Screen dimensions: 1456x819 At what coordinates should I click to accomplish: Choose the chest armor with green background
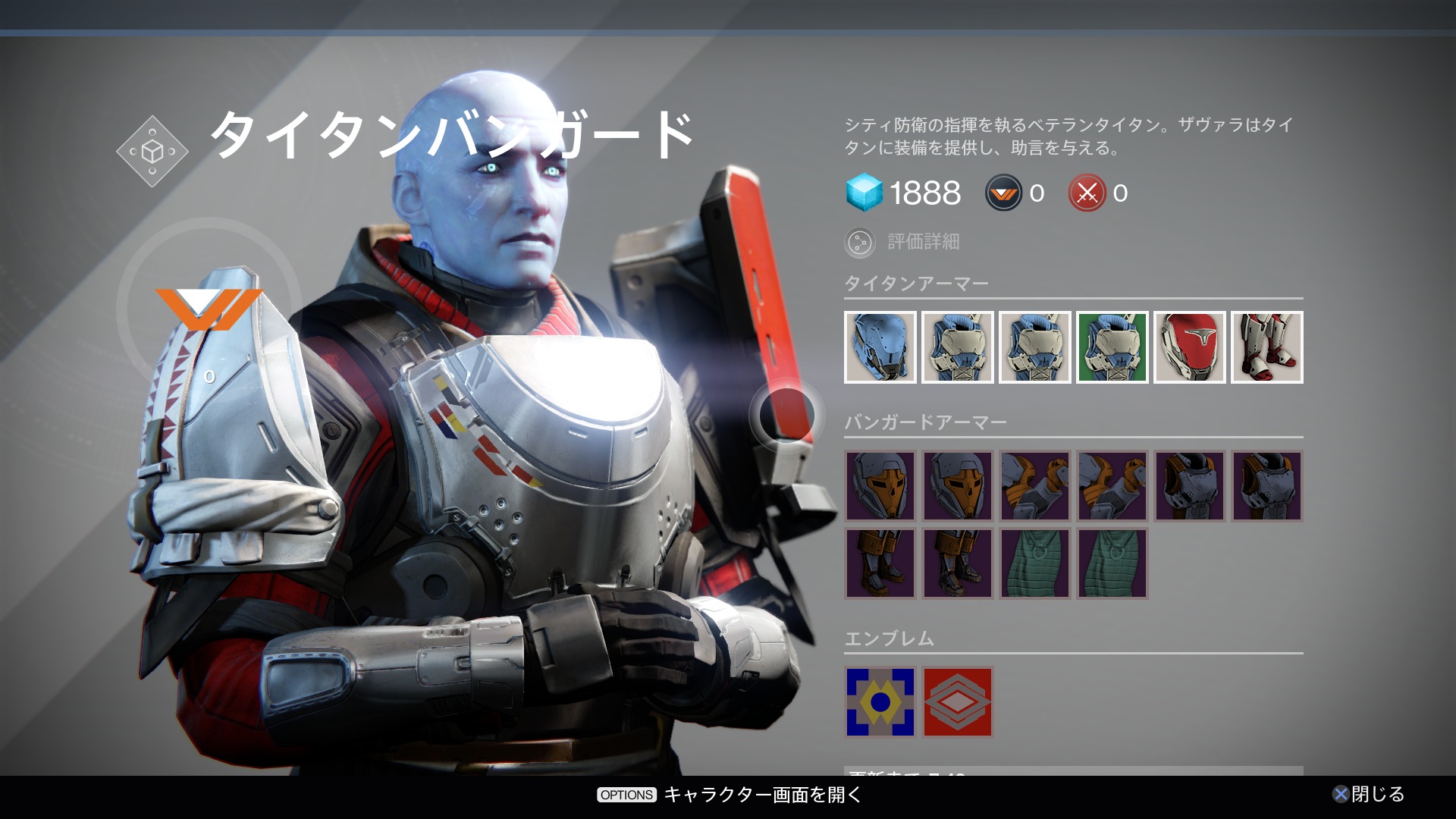[x=1112, y=347]
